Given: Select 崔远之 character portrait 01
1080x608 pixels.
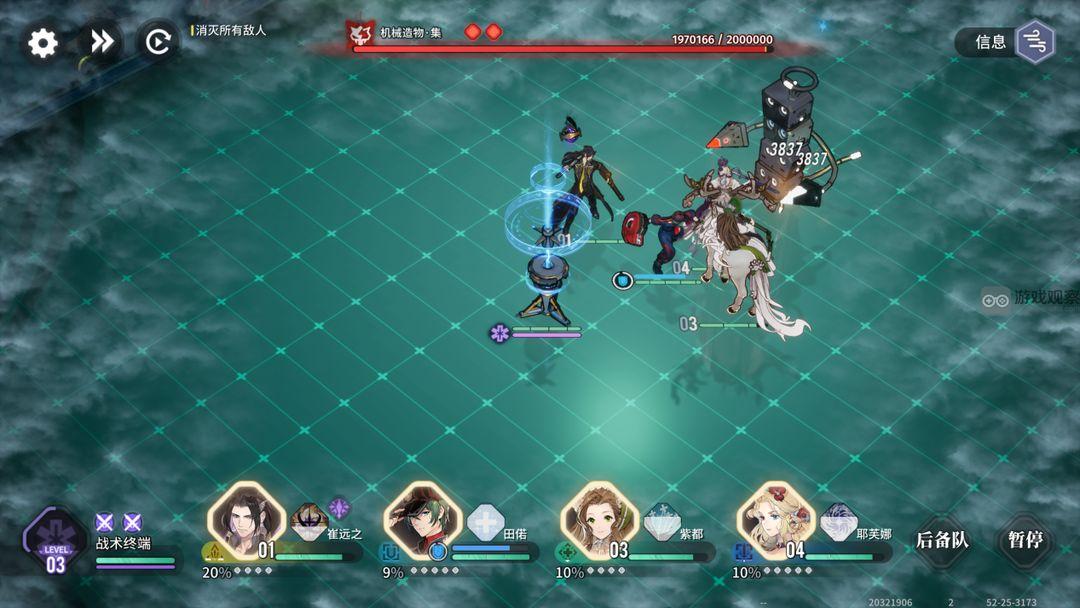Looking at the screenshot, I should click(x=246, y=519).
